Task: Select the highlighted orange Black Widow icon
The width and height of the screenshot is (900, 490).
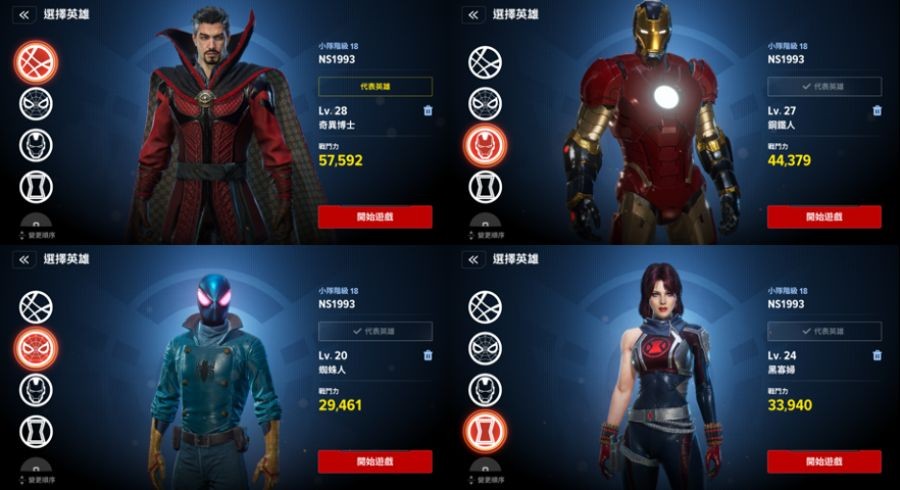Action: tap(485, 431)
